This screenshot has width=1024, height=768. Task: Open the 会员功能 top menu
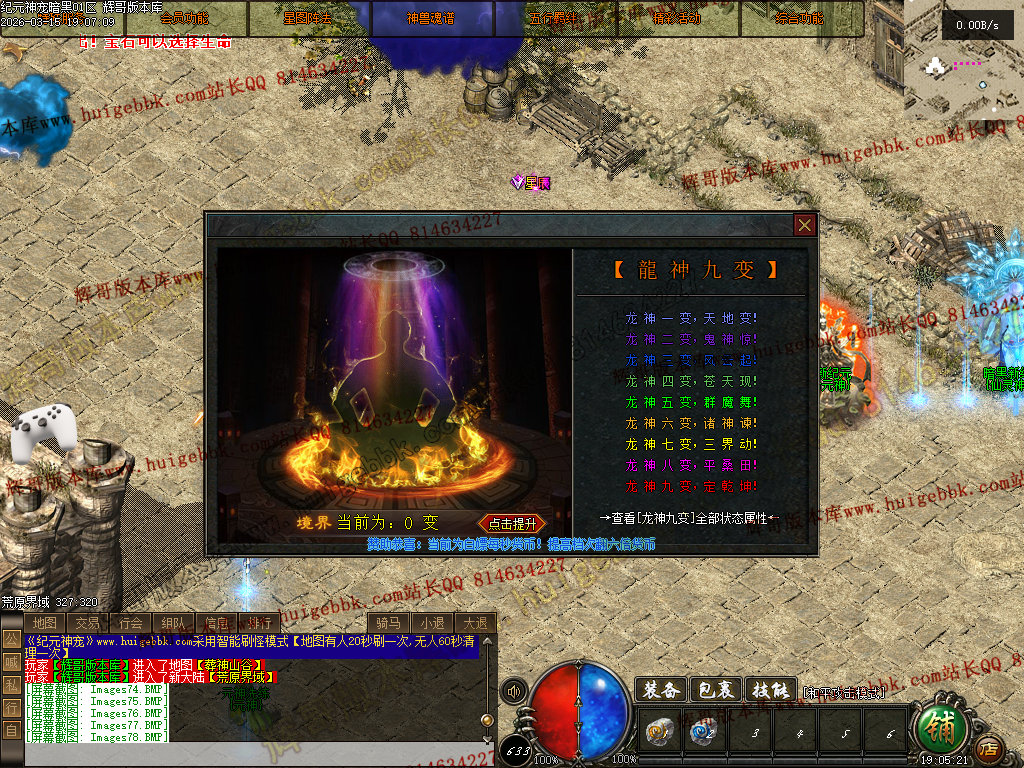(x=186, y=18)
